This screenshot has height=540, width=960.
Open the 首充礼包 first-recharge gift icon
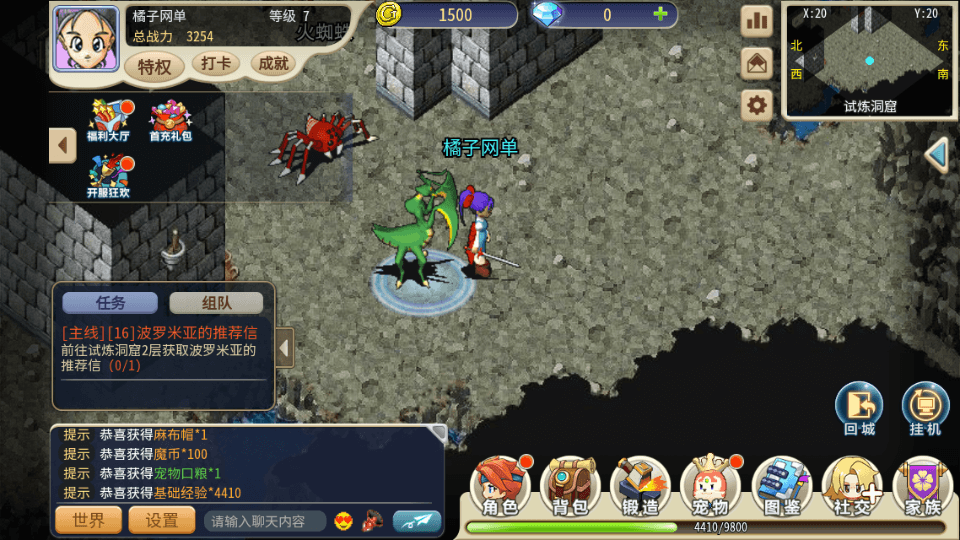pos(170,120)
